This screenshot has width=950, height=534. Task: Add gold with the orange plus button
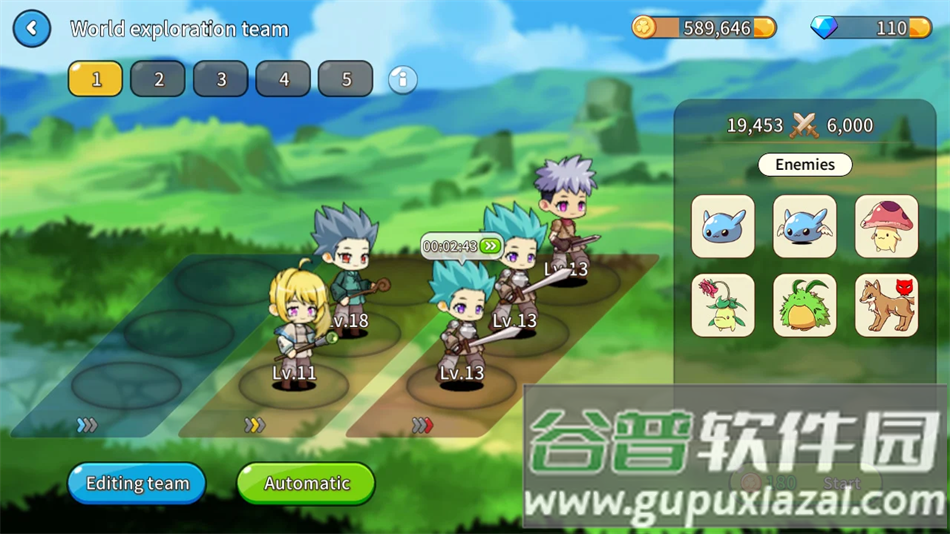[x=765, y=28]
